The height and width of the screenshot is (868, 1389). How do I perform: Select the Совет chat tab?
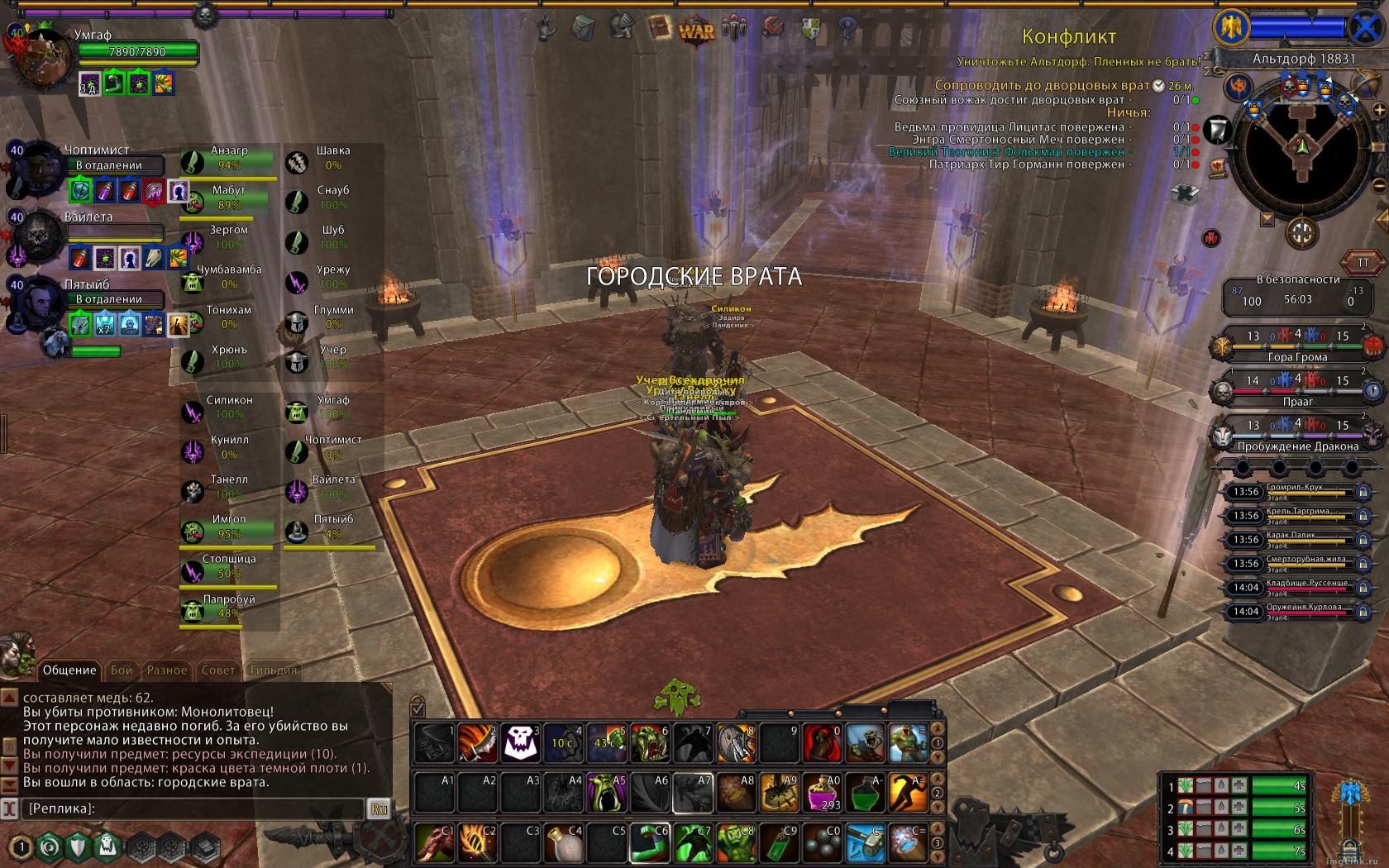click(218, 670)
